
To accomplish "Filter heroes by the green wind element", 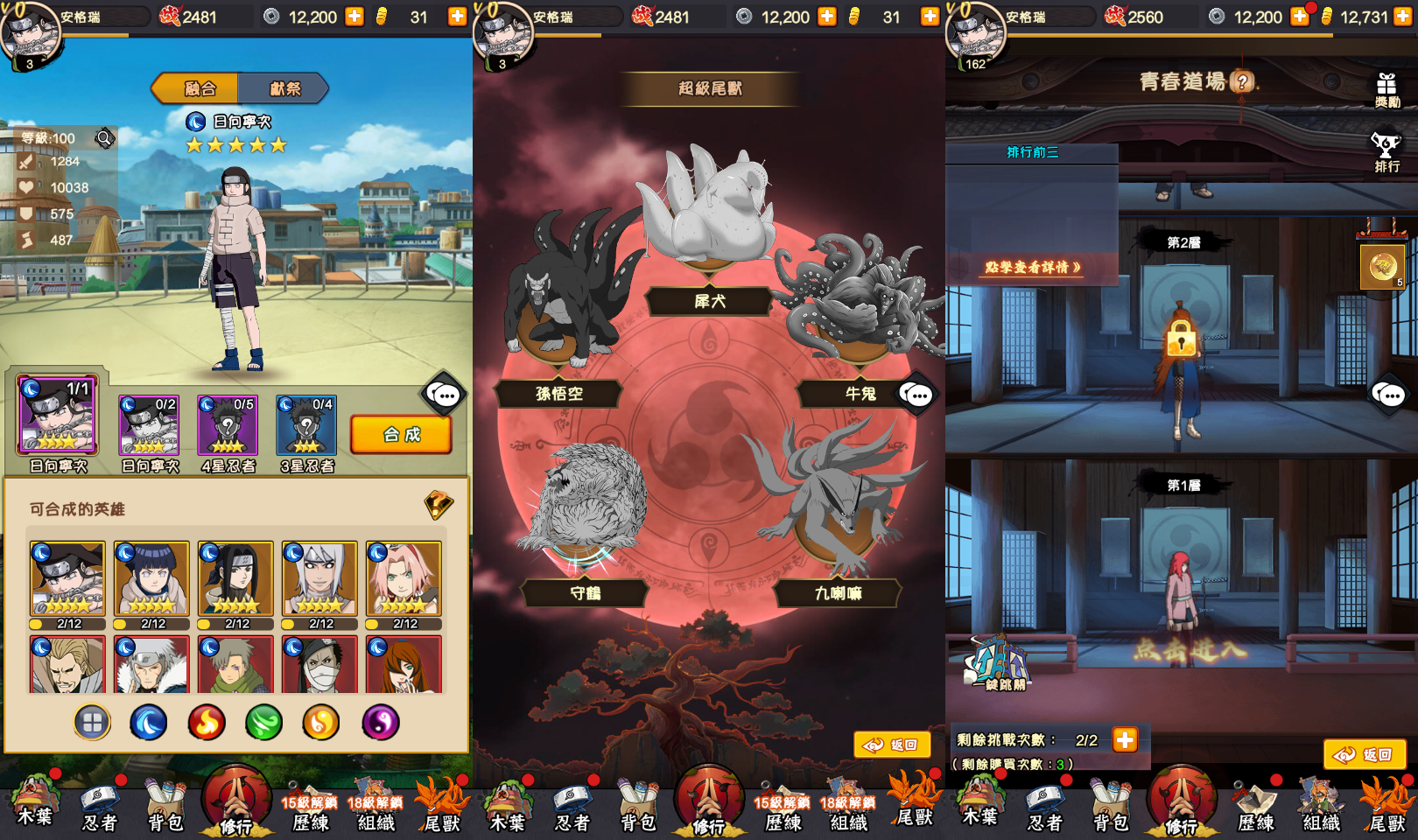I will (263, 723).
